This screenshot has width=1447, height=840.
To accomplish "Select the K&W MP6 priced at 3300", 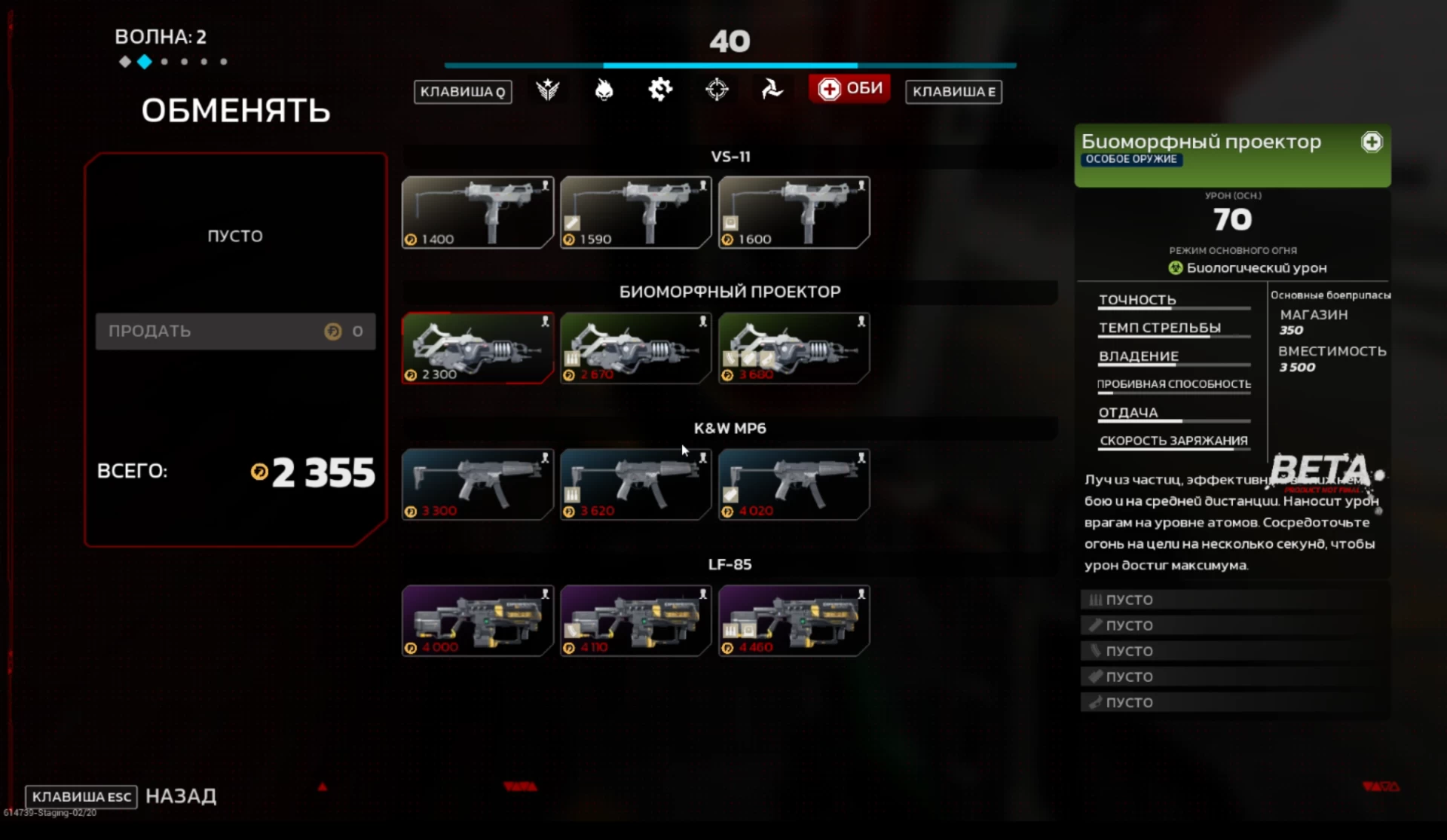I will coord(478,484).
